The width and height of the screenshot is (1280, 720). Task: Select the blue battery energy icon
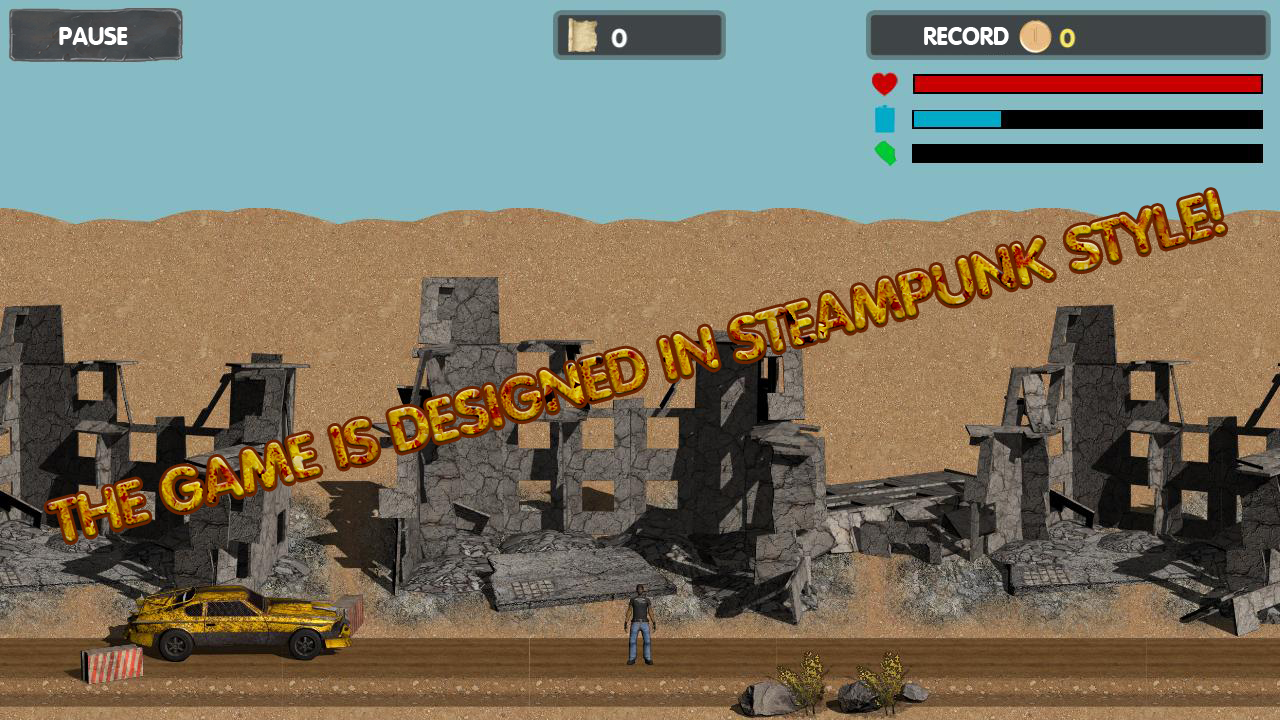pos(885,119)
